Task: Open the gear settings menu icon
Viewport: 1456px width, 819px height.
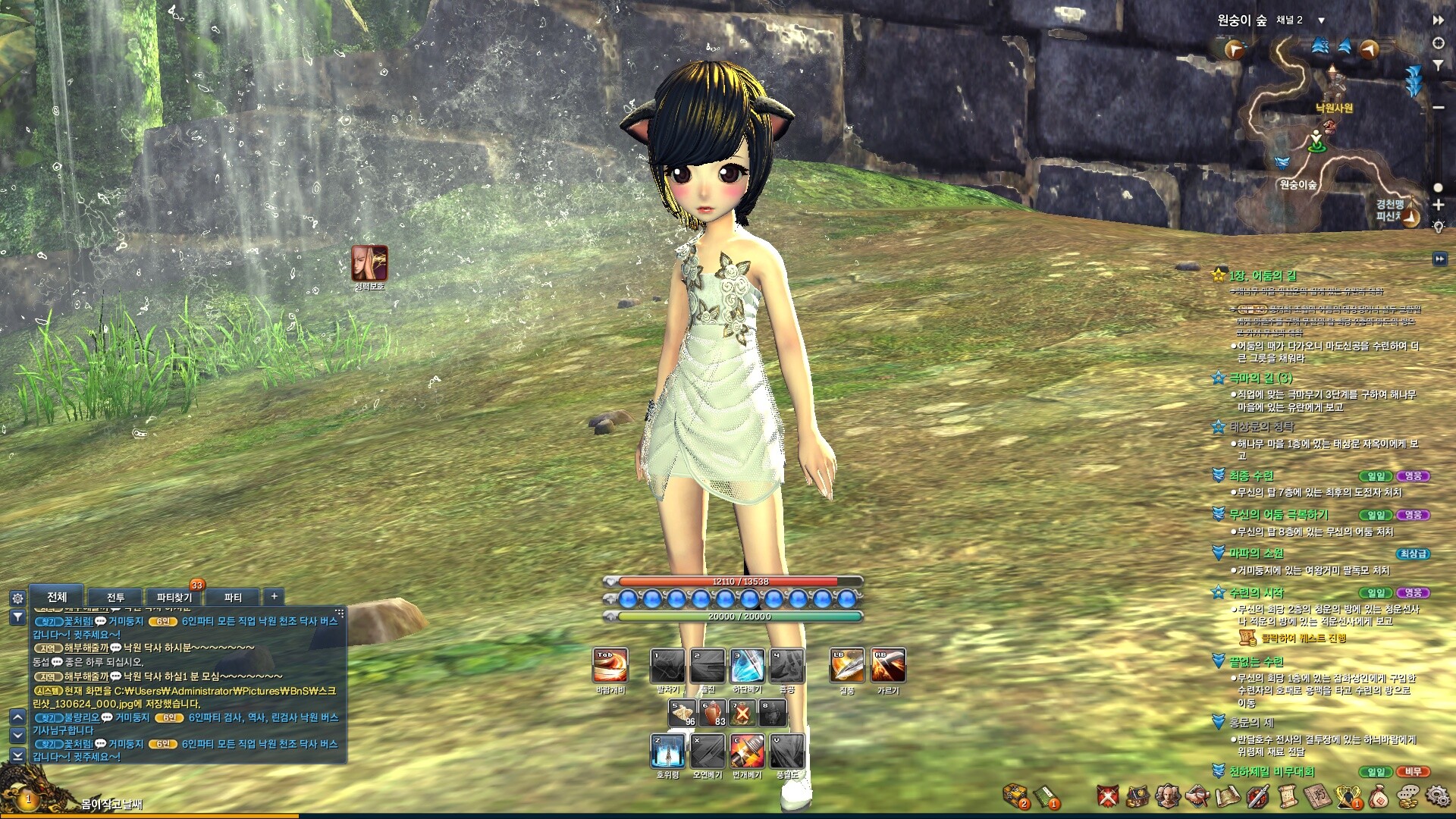Action: click(x=1437, y=796)
